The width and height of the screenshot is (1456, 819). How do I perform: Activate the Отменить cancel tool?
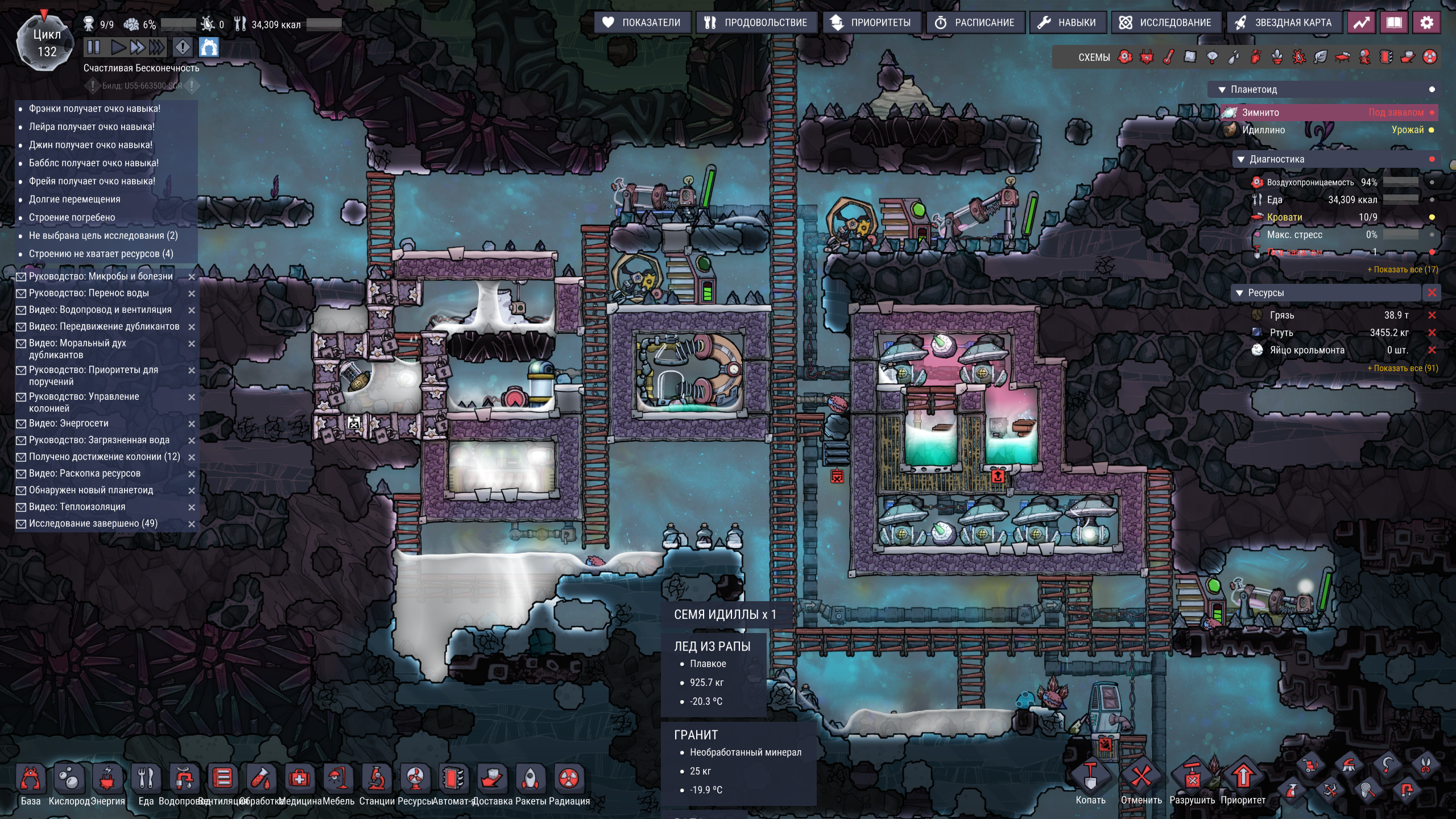coord(1141,778)
